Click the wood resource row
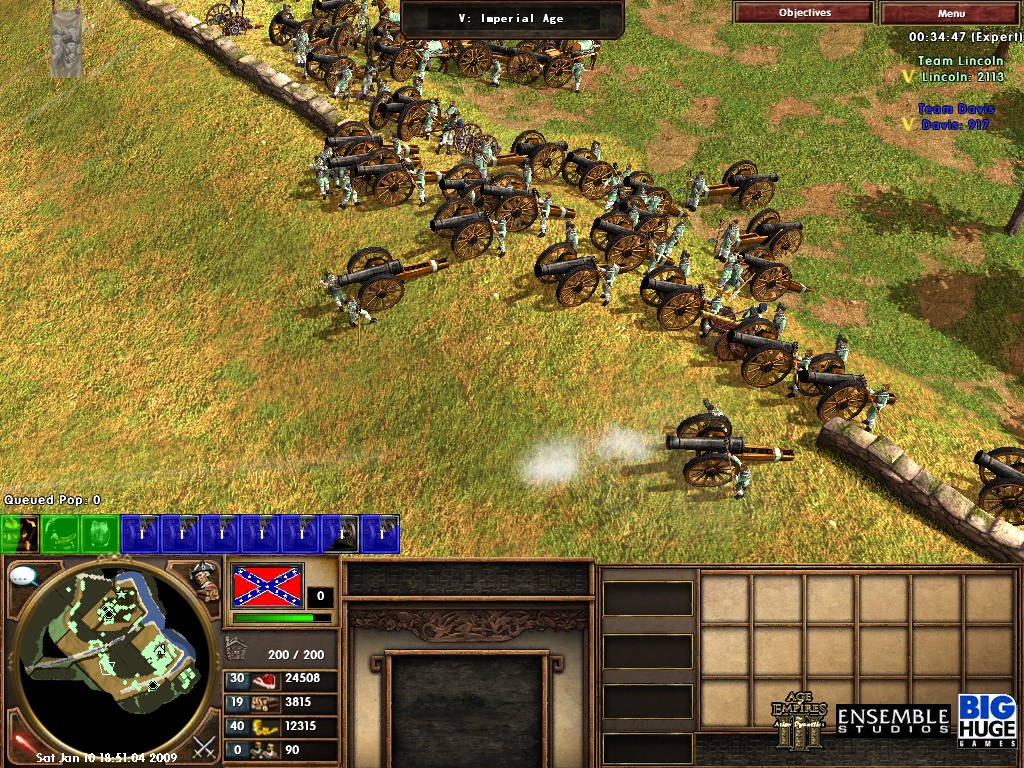1024x768 pixels. [282, 702]
